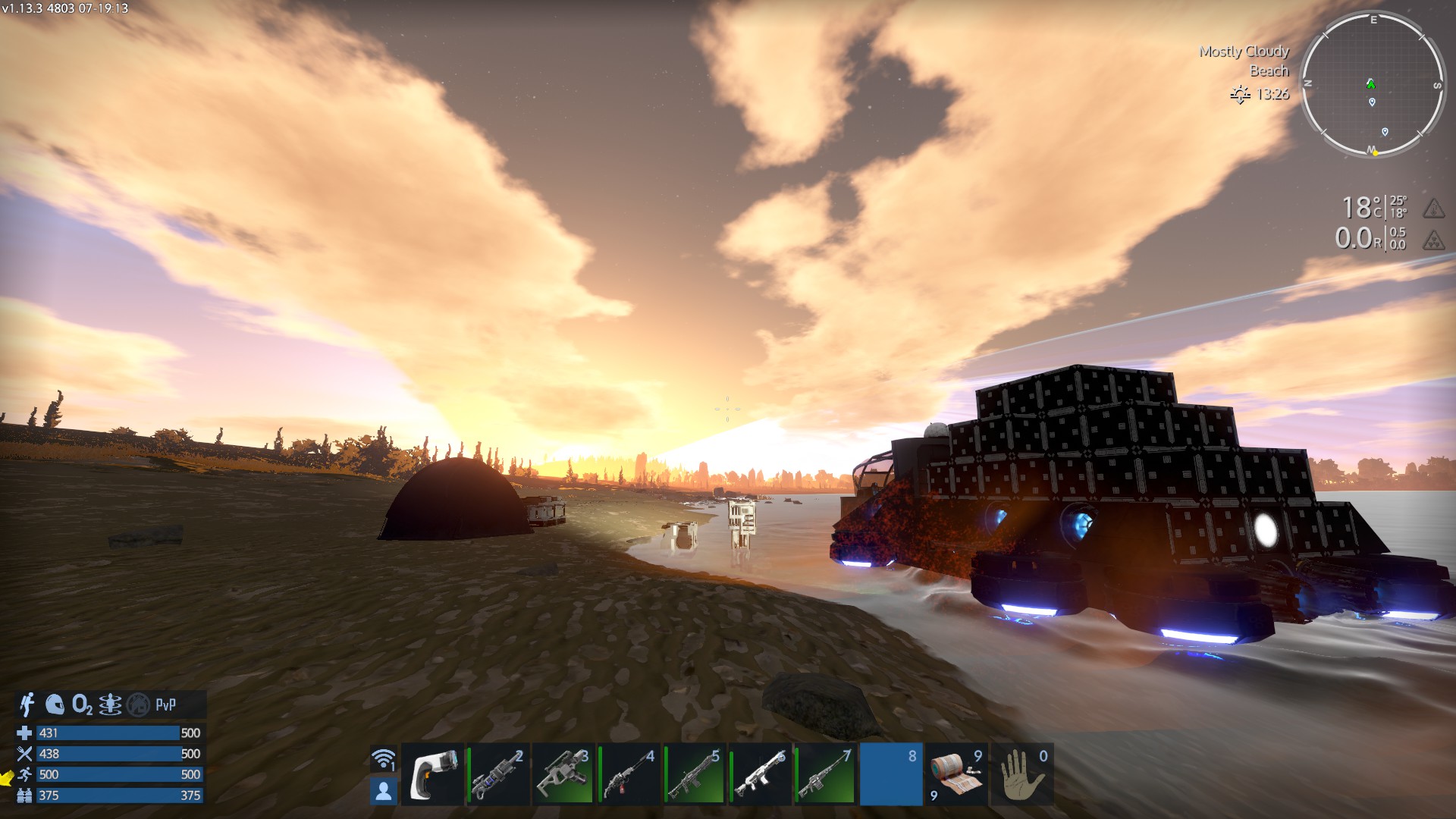The image size is (1456, 819).
Task: Click the player silhouette icon beside the hotbar
Action: [384, 791]
